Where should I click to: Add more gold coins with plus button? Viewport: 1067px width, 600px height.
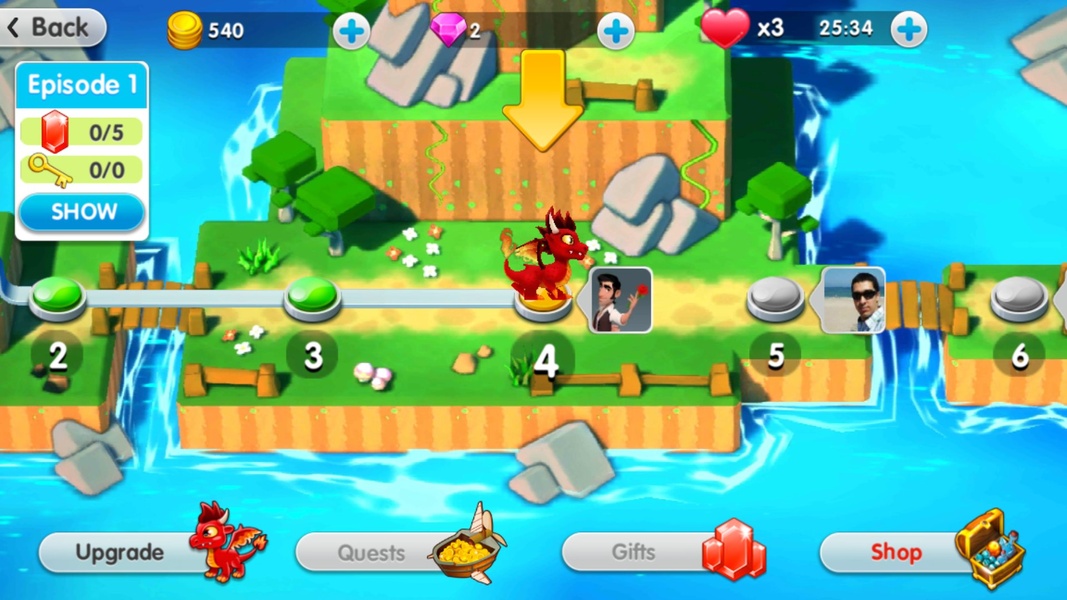[x=350, y=31]
